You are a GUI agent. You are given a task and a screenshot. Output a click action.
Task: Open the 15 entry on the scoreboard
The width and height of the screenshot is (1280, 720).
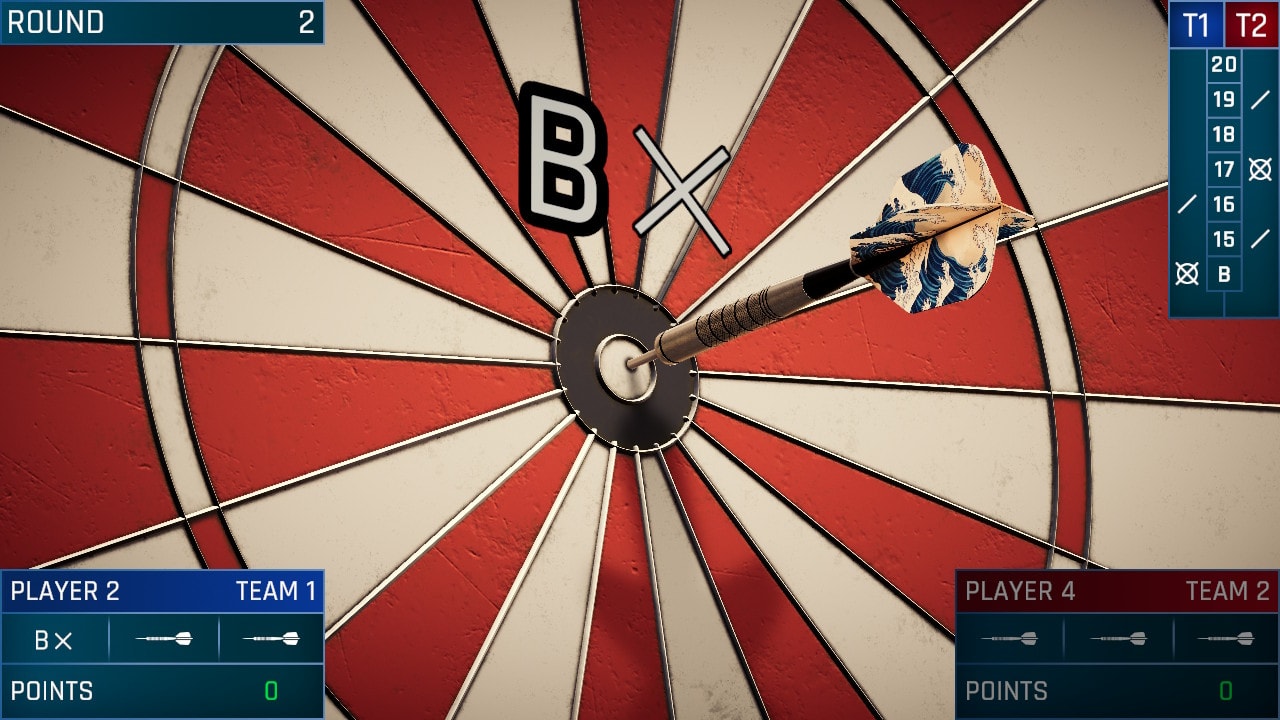(1223, 238)
